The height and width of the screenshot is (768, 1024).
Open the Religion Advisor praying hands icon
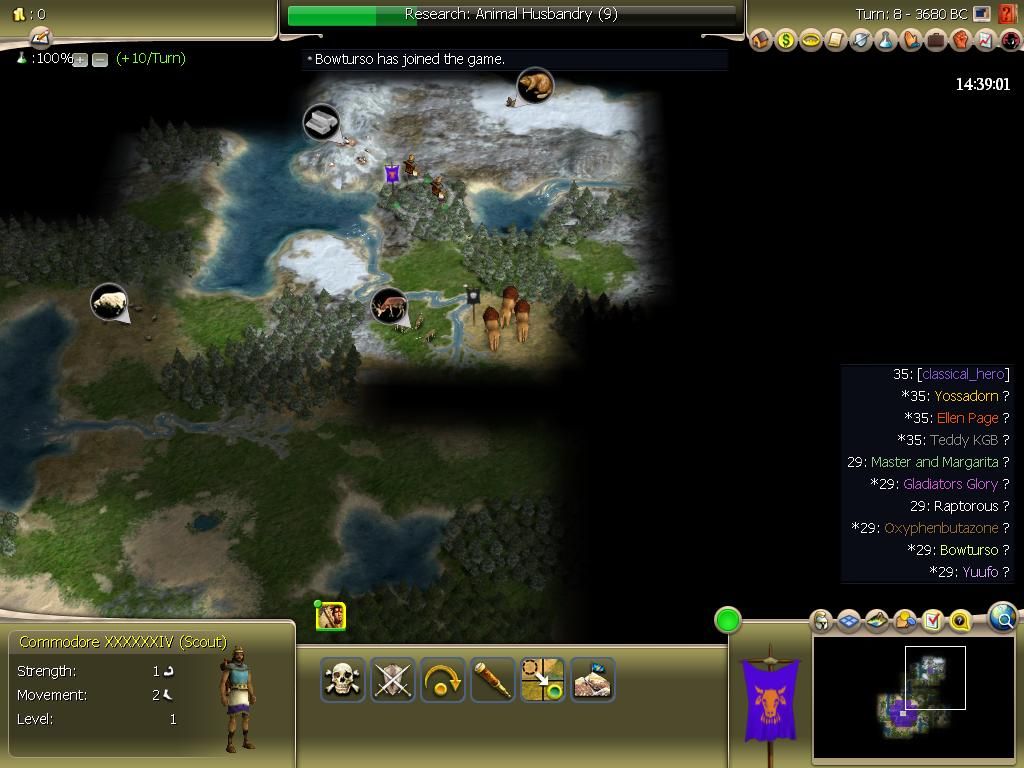911,41
